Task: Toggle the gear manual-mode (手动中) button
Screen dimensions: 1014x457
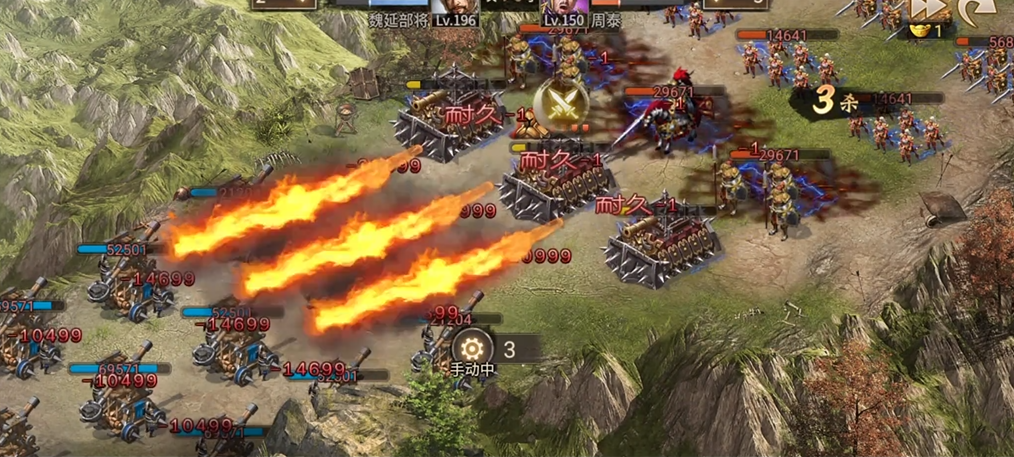Action: [x=472, y=348]
